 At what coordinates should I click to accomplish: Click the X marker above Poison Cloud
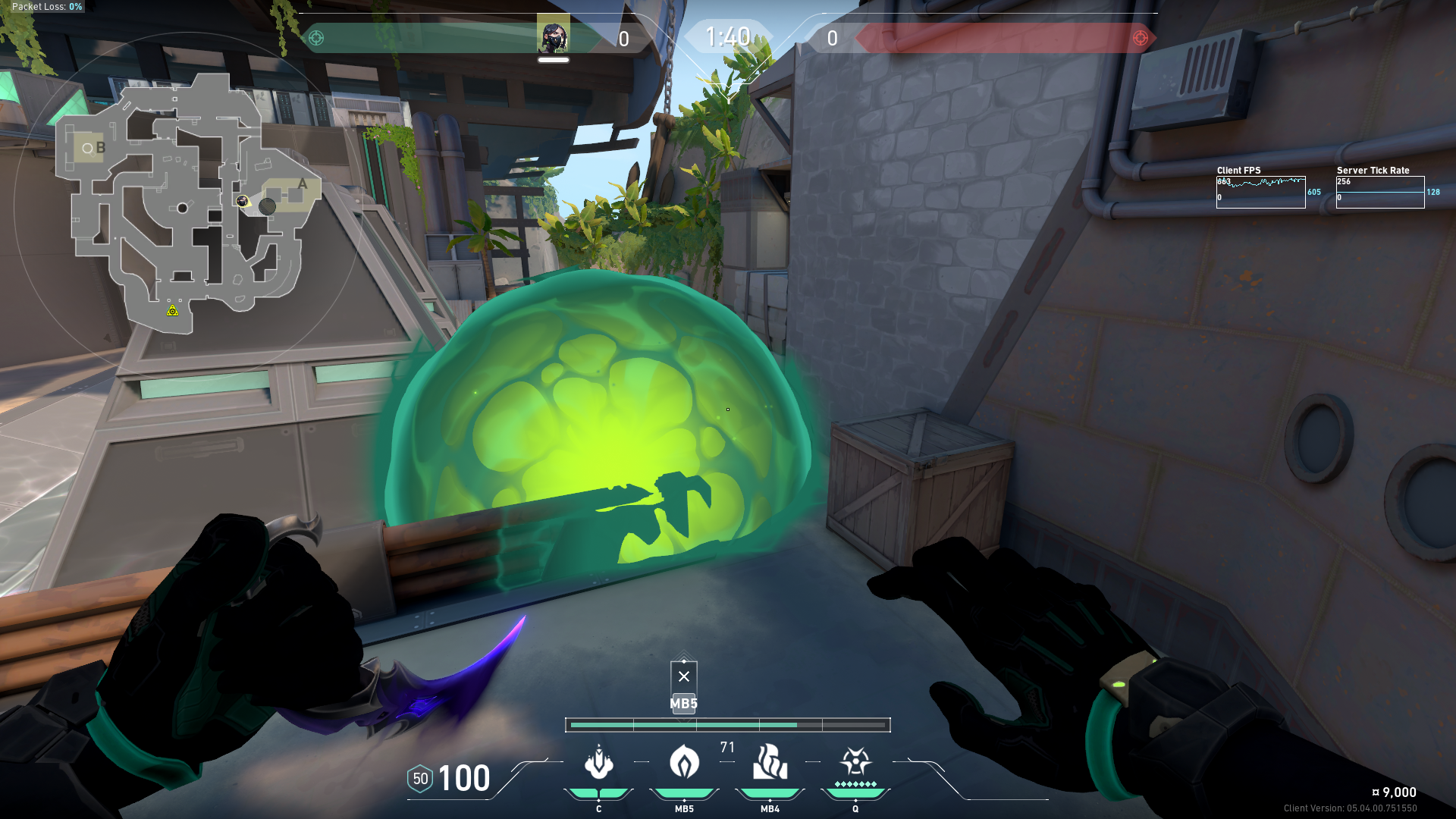coord(684,676)
